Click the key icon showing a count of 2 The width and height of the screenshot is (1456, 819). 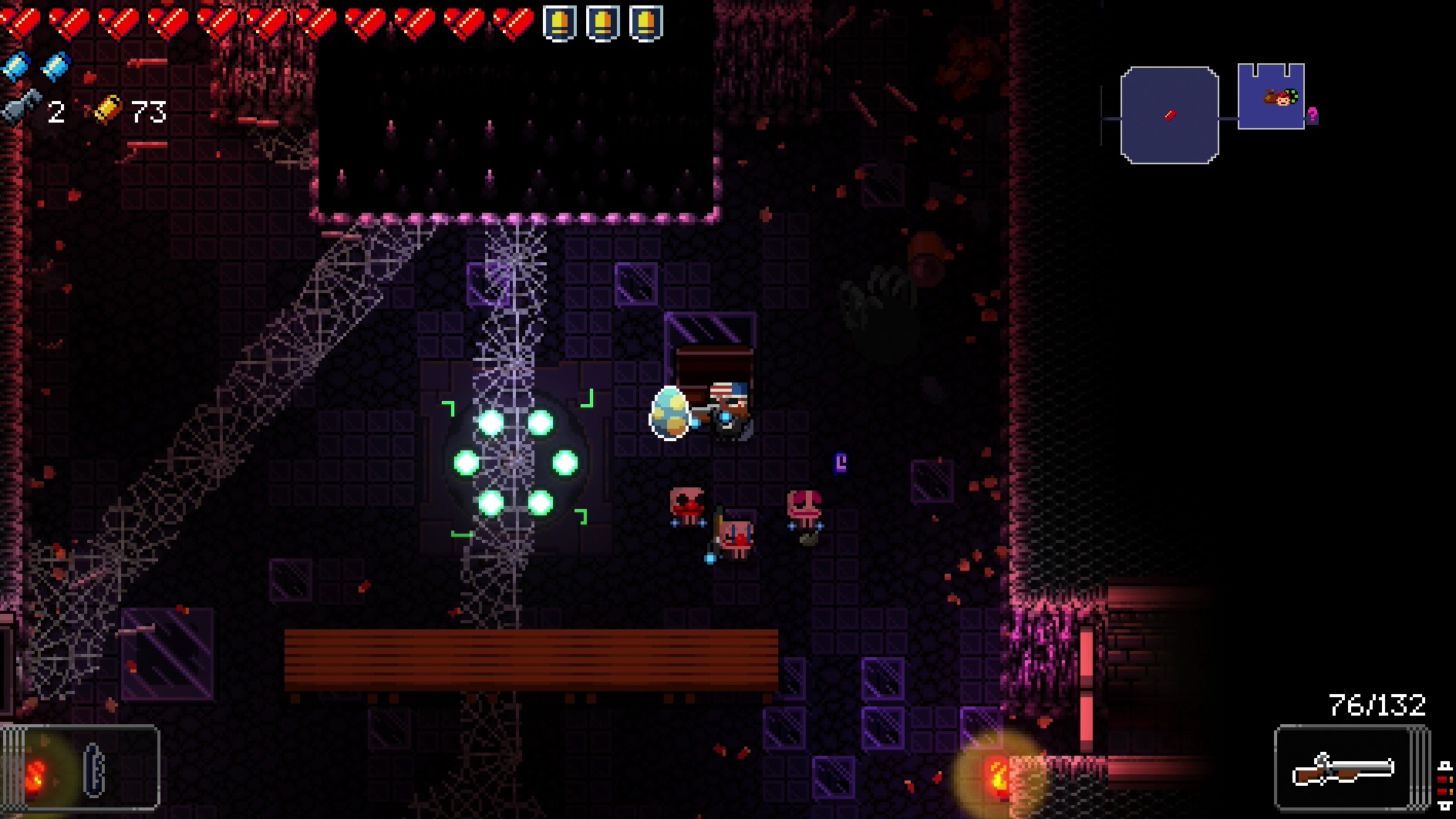(x=17, y=108)
